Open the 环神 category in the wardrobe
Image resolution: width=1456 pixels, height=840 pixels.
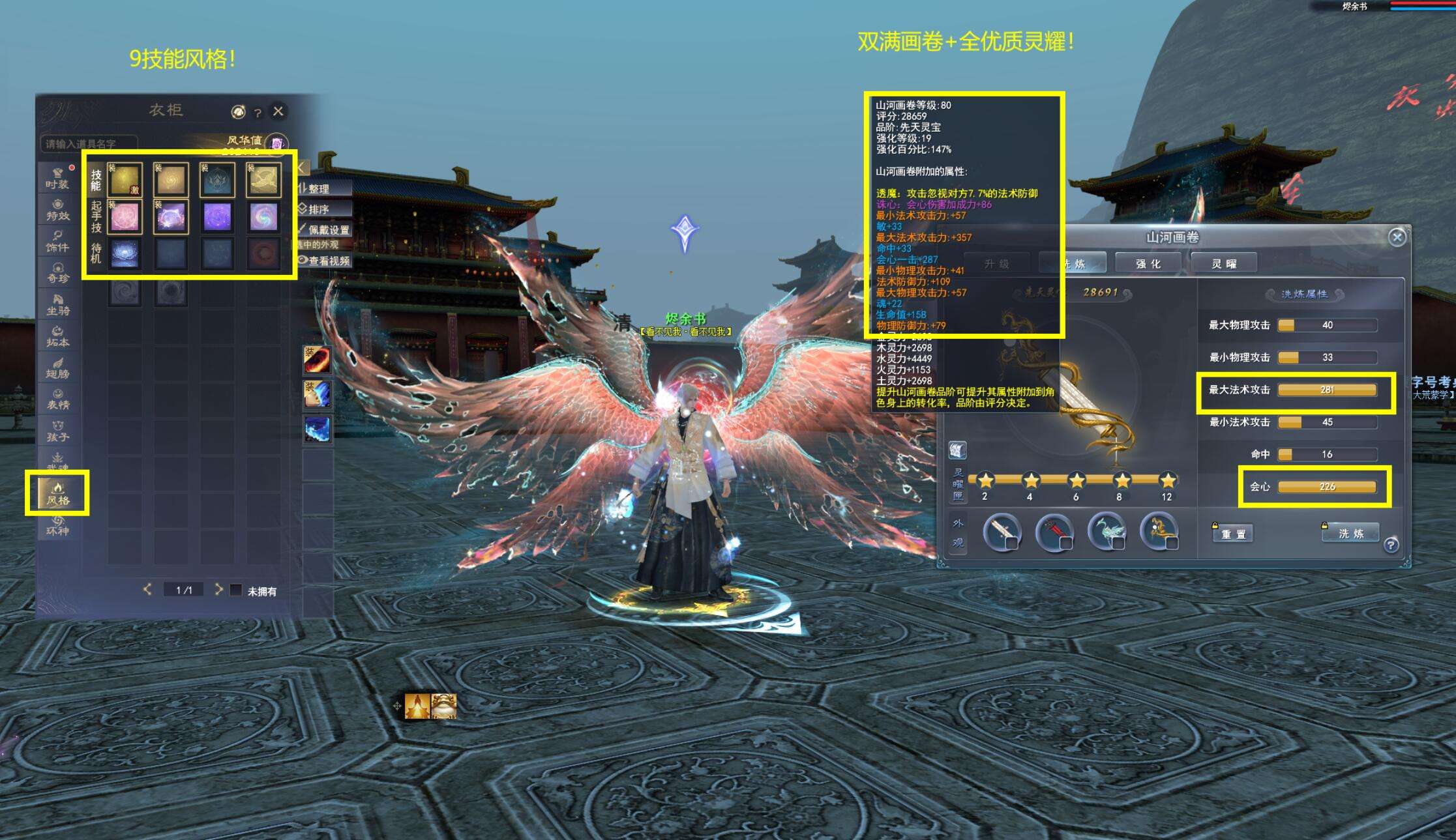click(57, 525)
